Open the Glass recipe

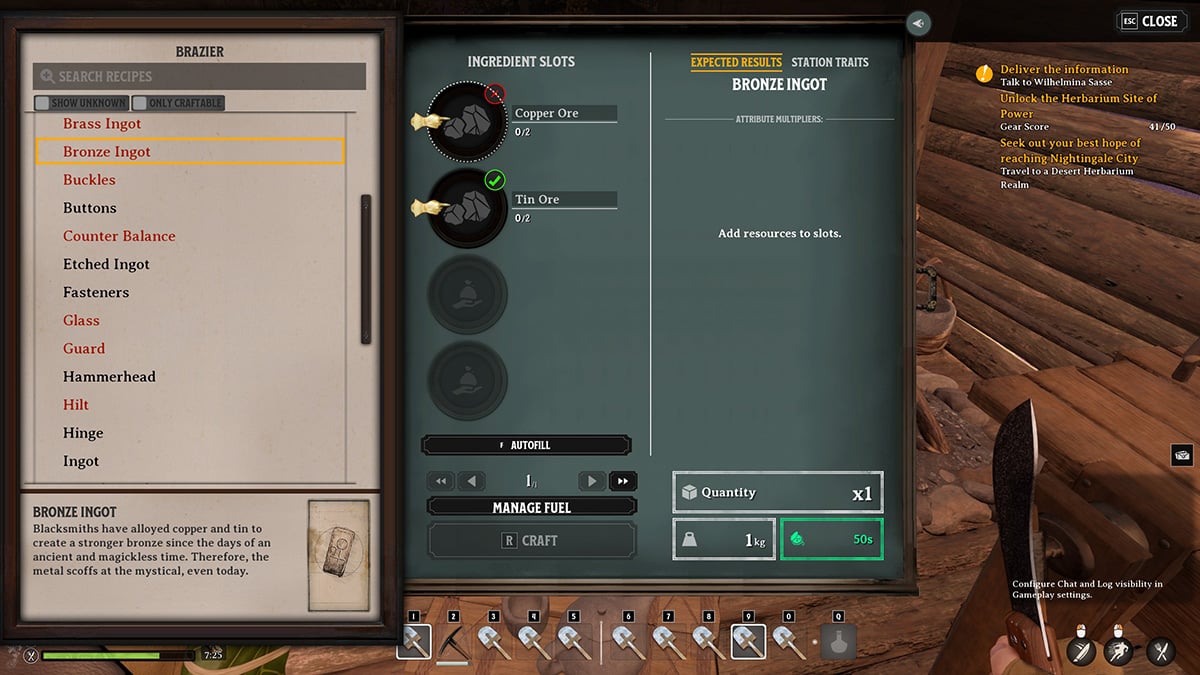click(x=81, y=321)
